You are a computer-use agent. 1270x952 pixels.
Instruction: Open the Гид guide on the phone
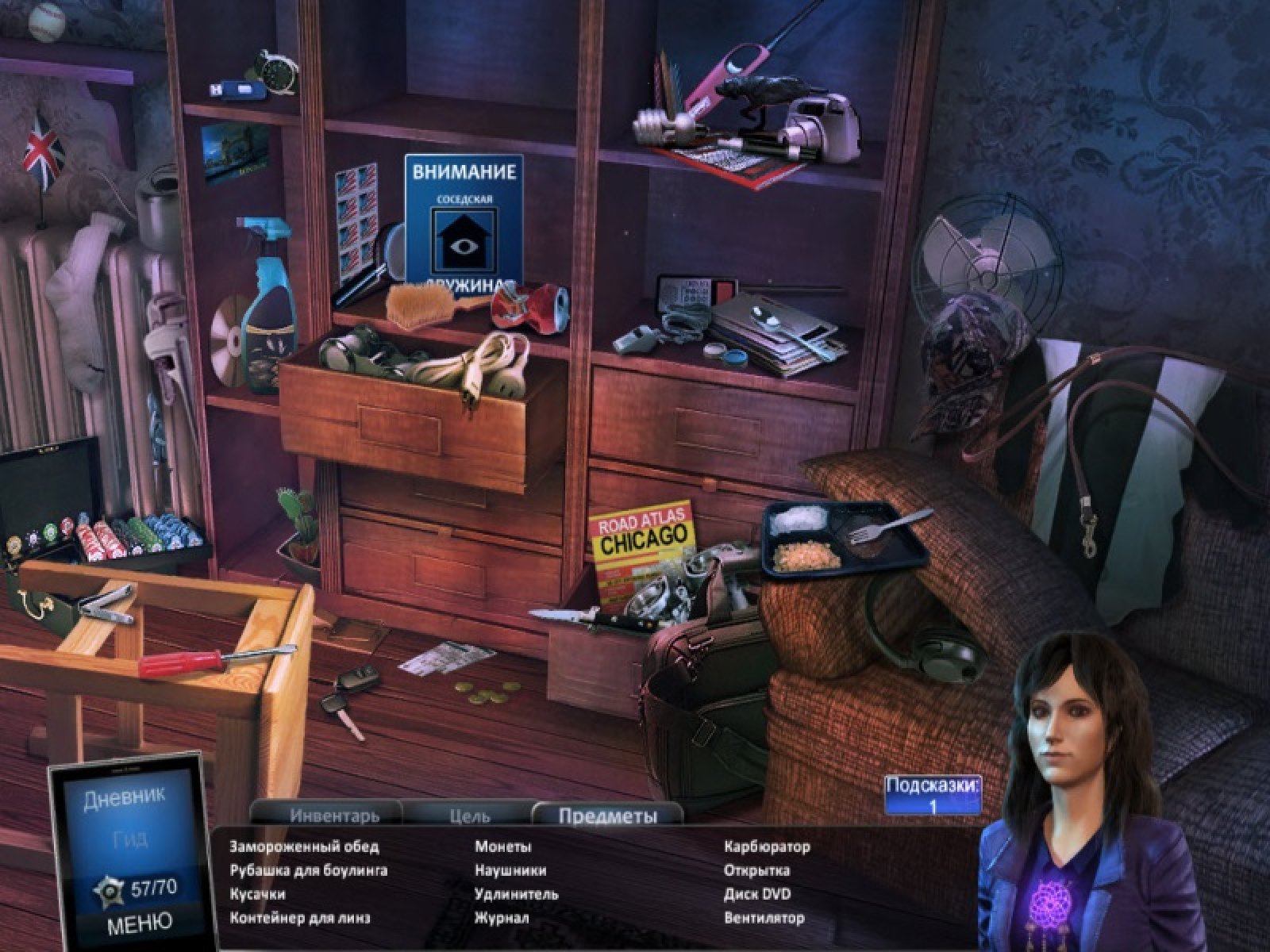click(x=129, y=839)
